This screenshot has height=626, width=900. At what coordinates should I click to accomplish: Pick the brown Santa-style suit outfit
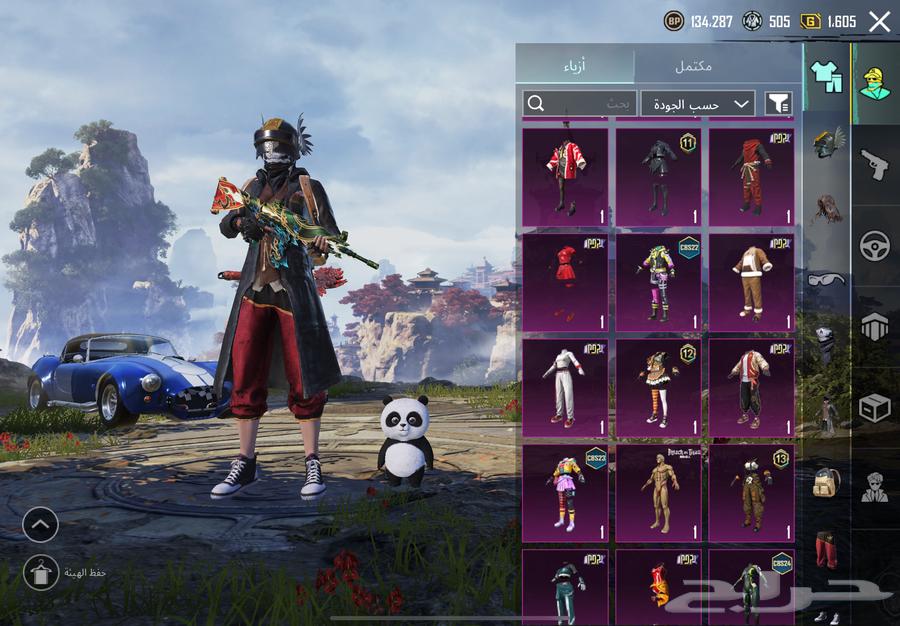point(751,283)
